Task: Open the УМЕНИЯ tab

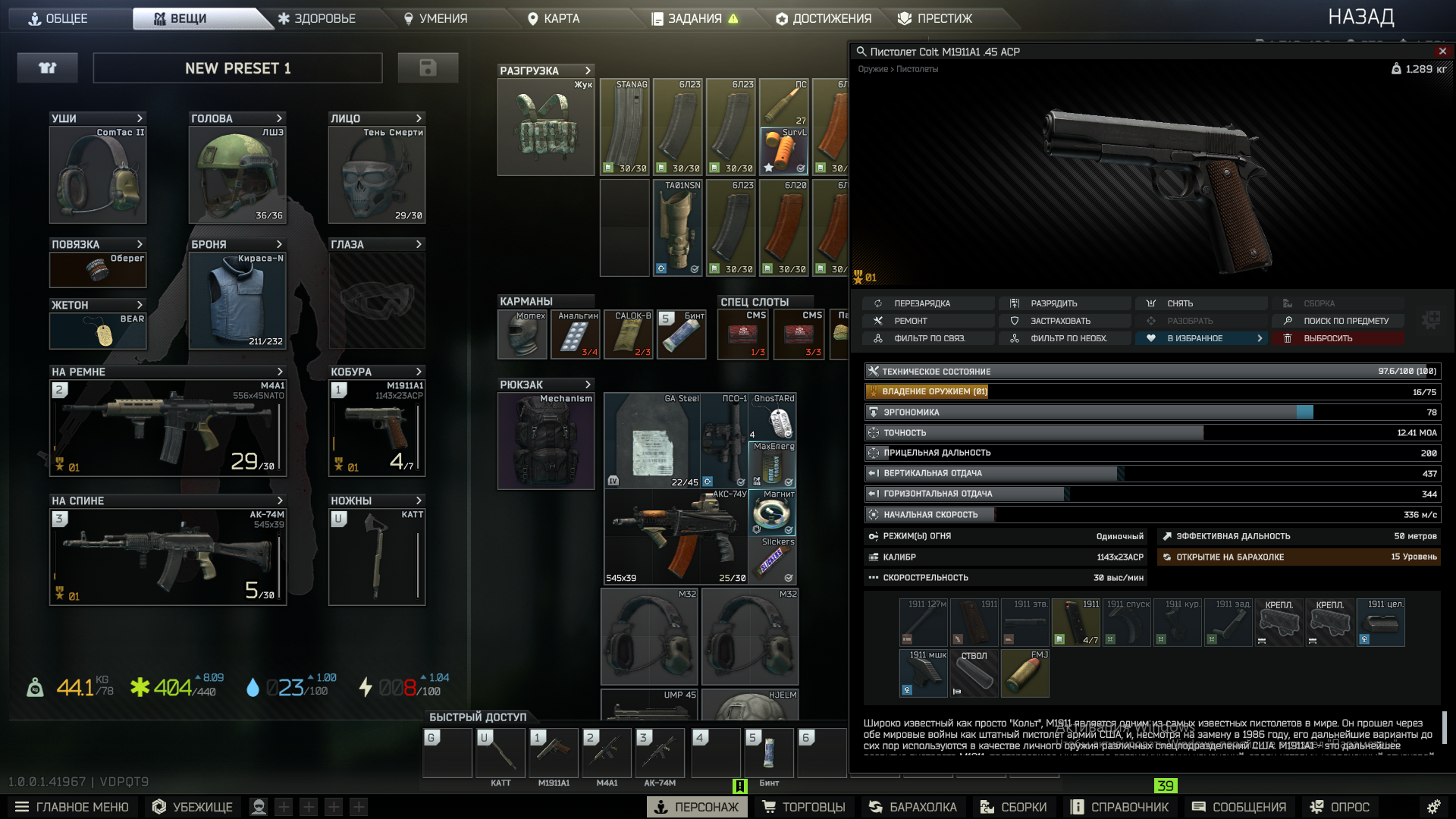Action: point(435,18)
